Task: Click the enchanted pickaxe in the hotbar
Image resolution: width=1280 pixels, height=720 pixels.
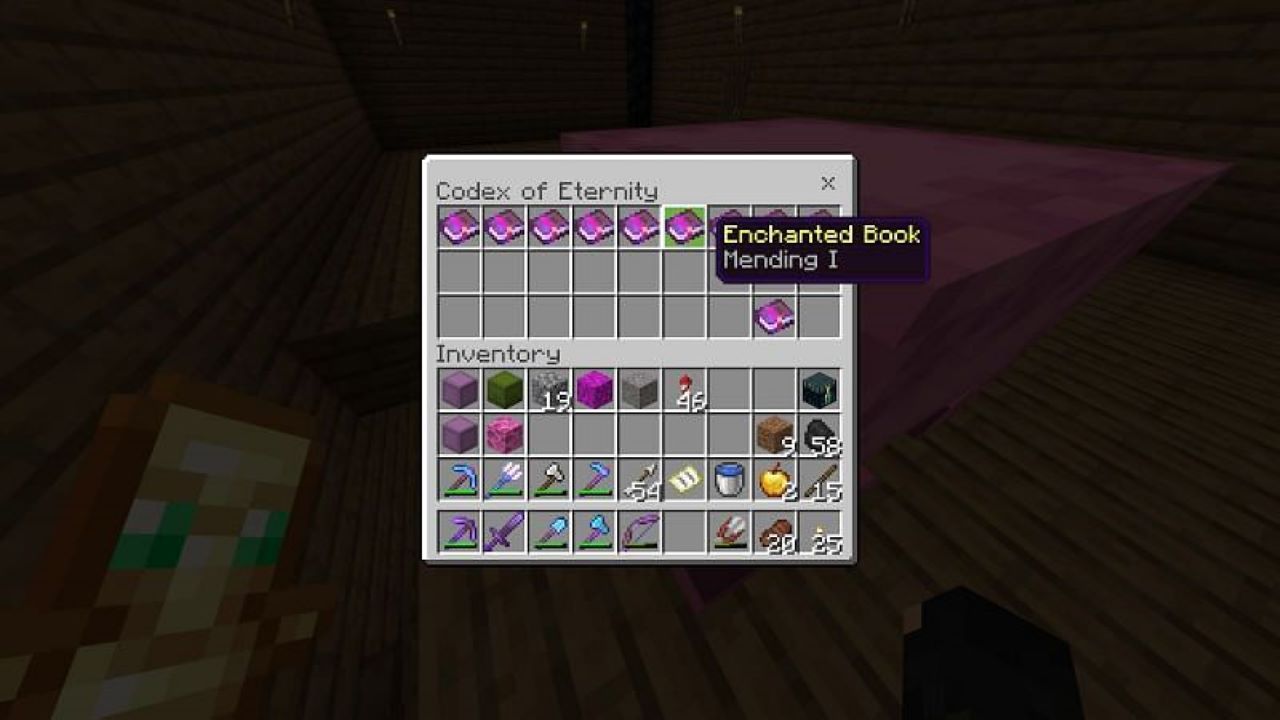Action: (x=457, y=531)
